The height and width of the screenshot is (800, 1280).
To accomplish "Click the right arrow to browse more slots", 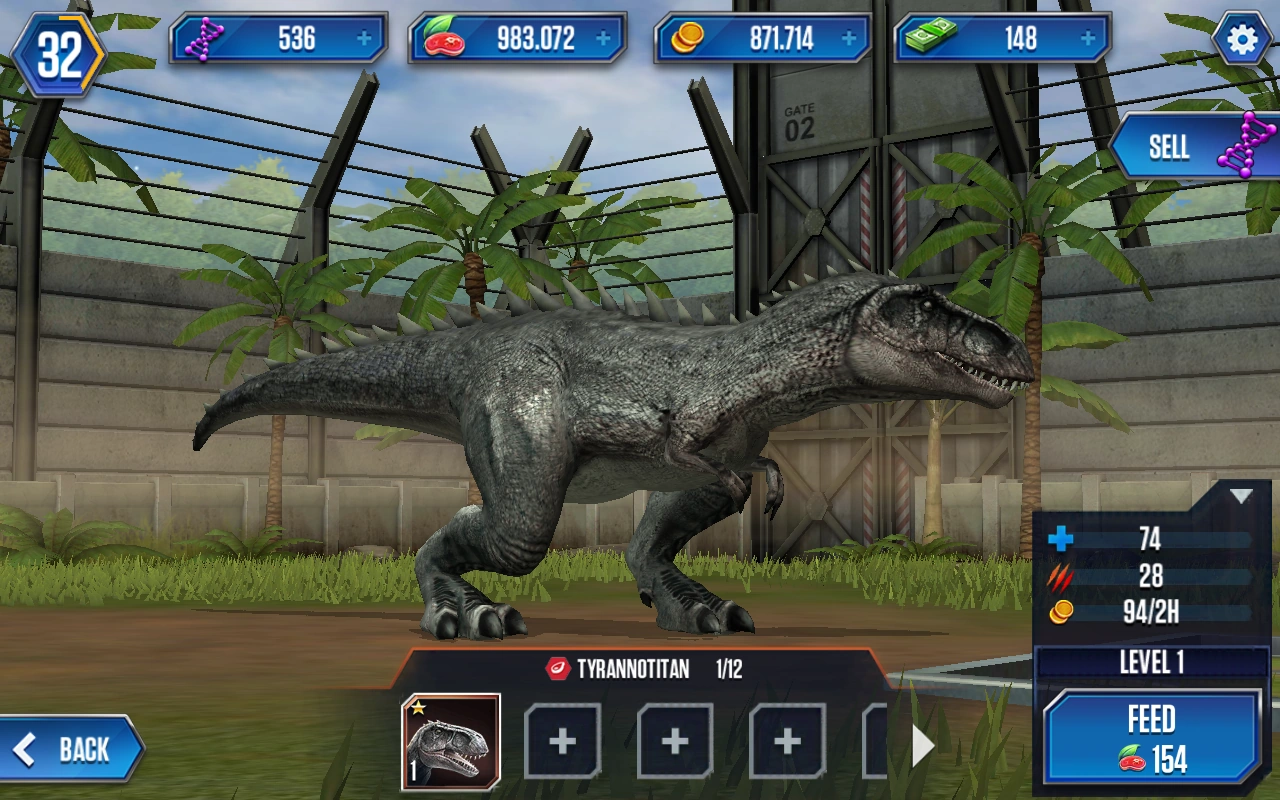I will [922, 744].
